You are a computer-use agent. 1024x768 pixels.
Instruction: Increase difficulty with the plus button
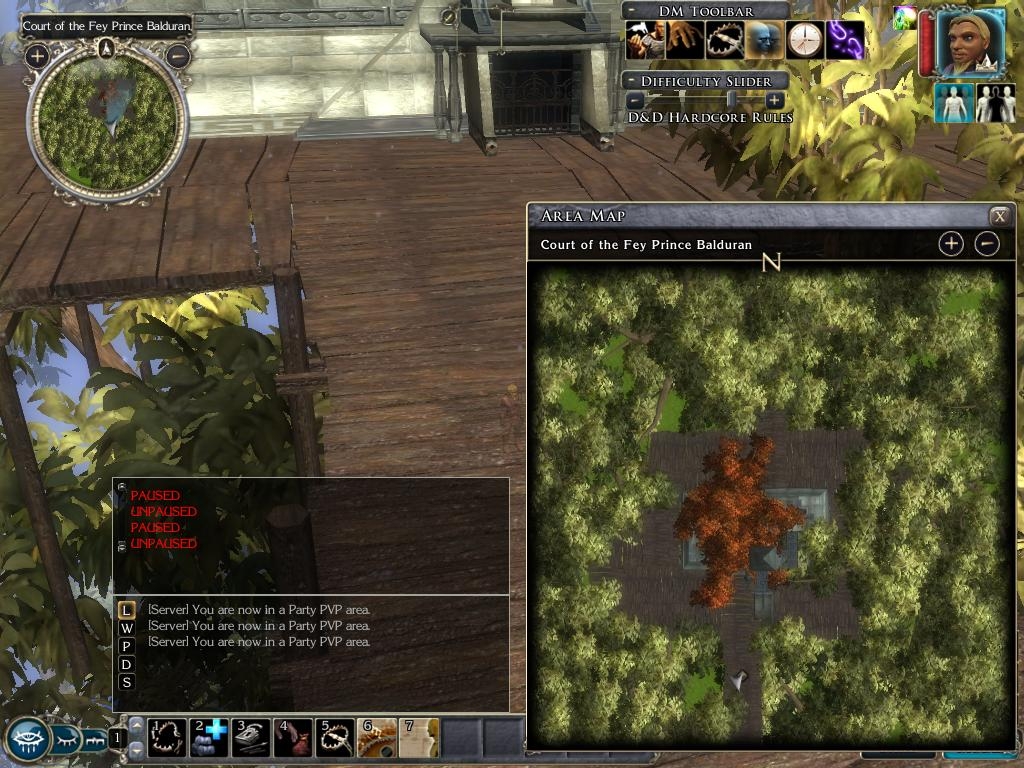[774, 100]
